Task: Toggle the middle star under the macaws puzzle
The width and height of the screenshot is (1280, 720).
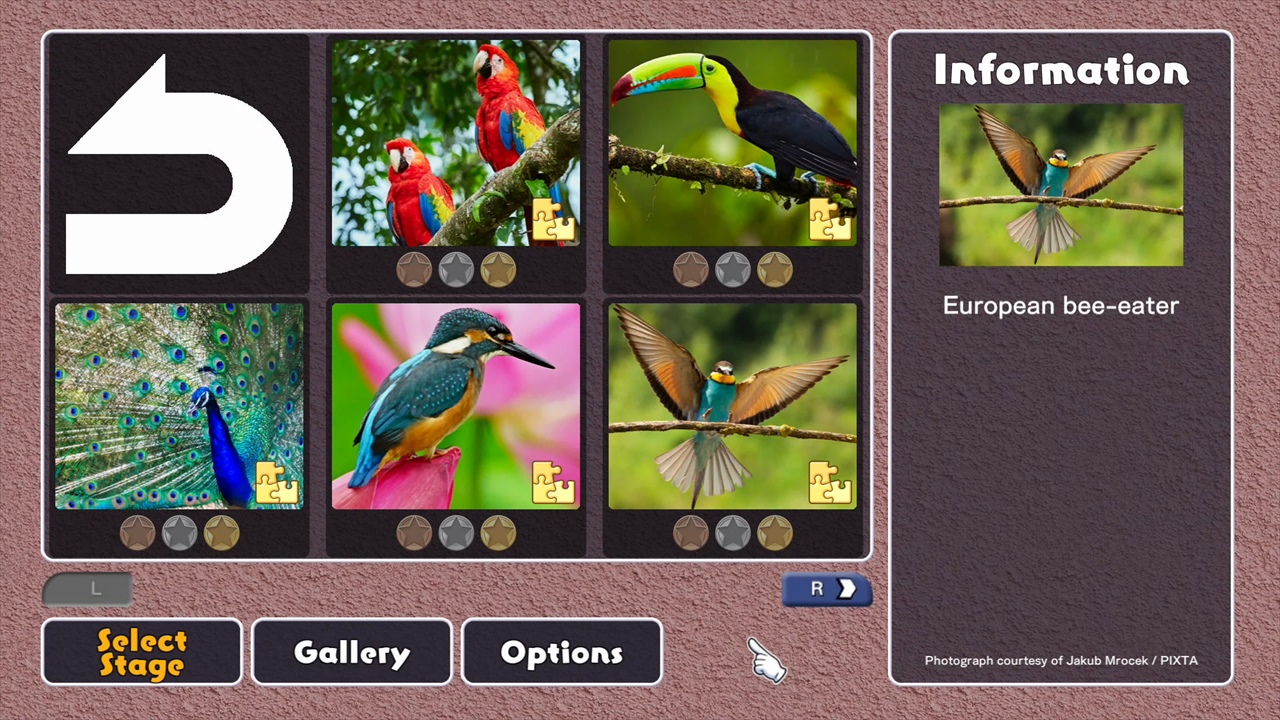Action: (456, 268)
